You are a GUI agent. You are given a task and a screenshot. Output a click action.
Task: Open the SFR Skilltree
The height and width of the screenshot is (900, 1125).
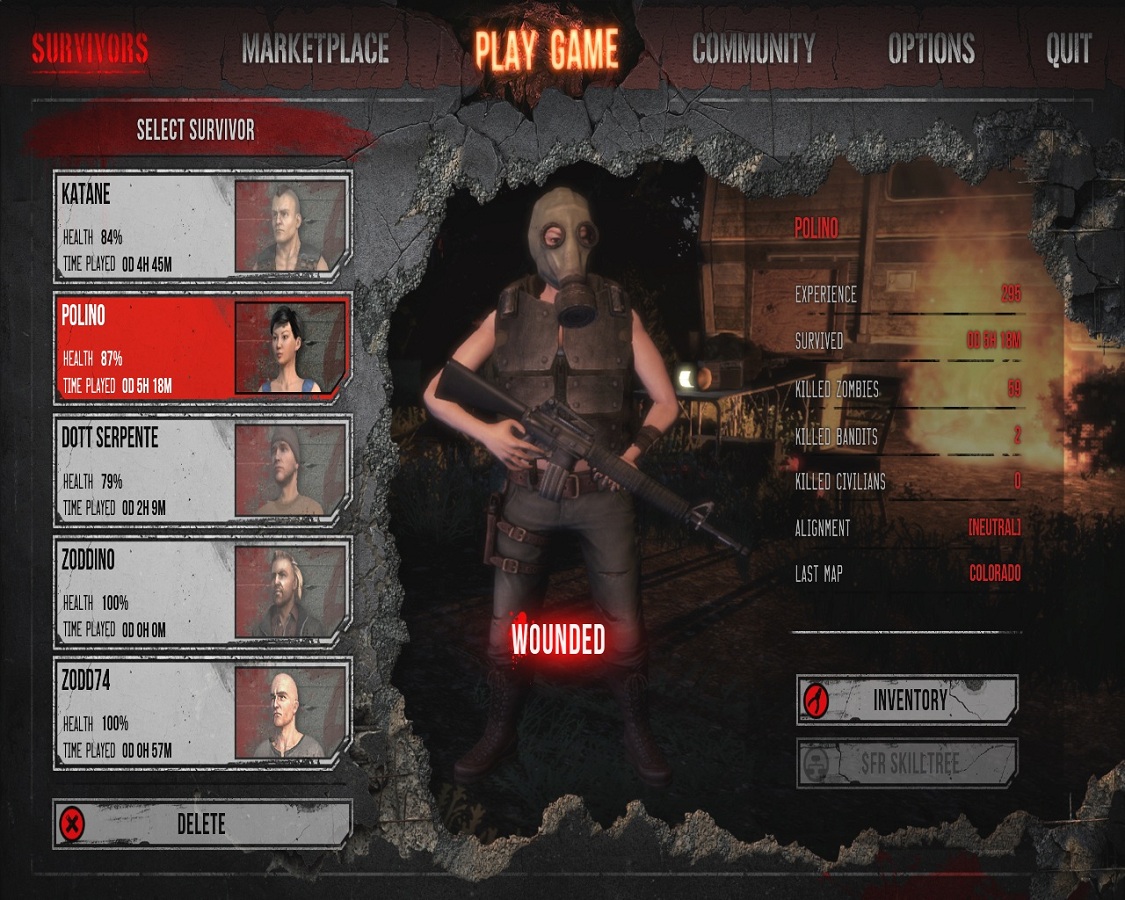point(907,764)
